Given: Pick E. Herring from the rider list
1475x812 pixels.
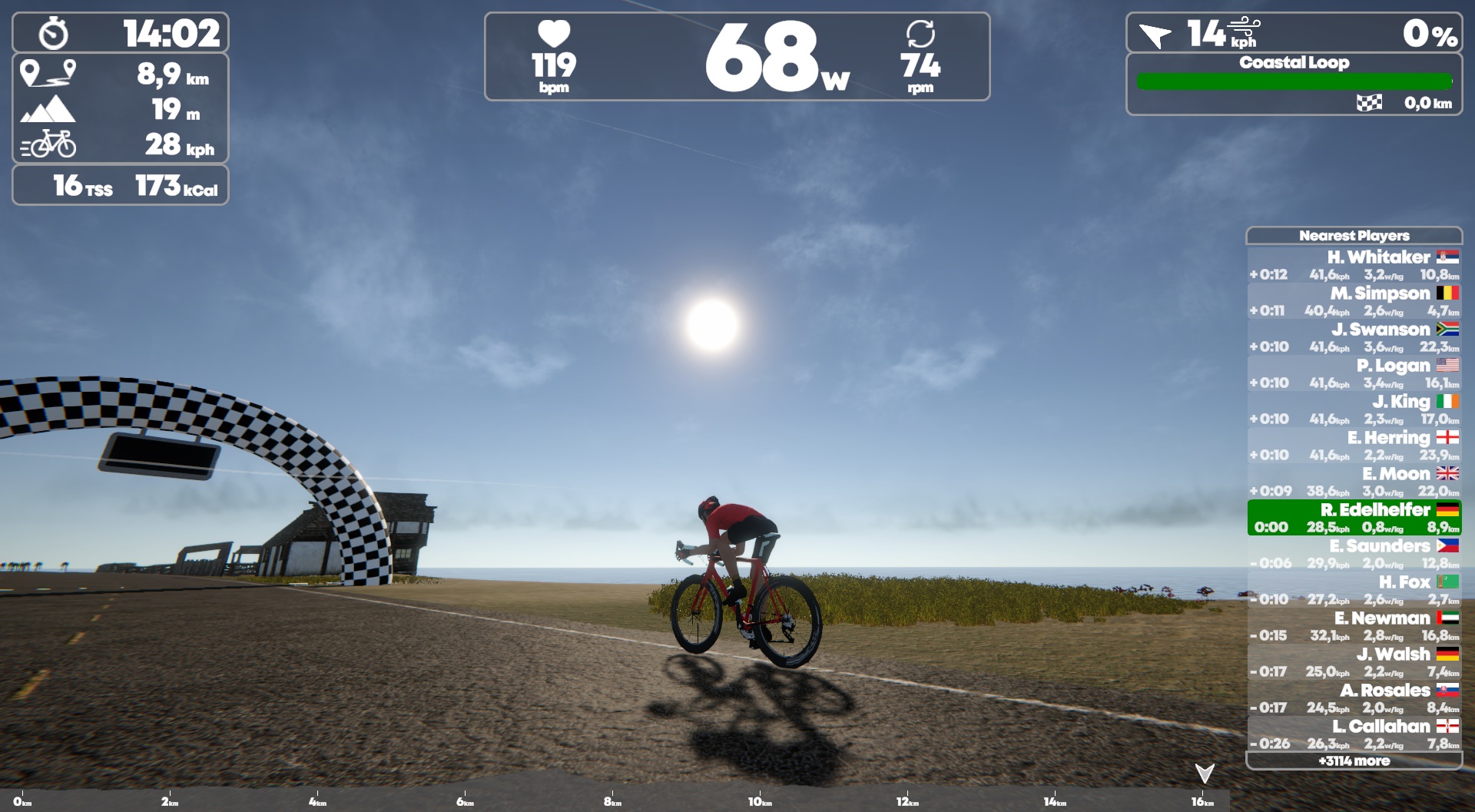Looking at the screenshot, I should coord(1354,446).
